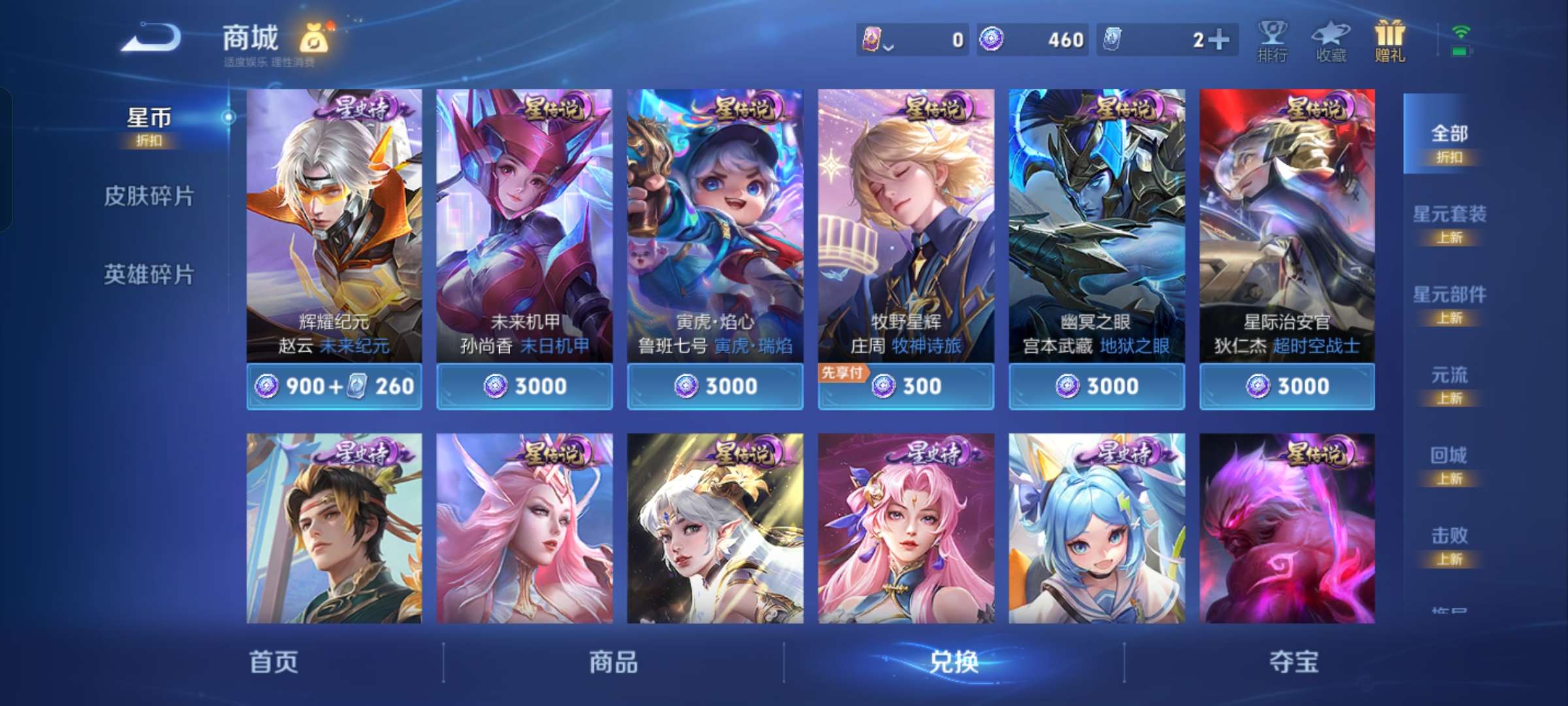Viewport: 1568px width, 706px height.
Task: Open the 辉耀纪元 Zhao Yun skin card
Action: click(x=334, y=229)
